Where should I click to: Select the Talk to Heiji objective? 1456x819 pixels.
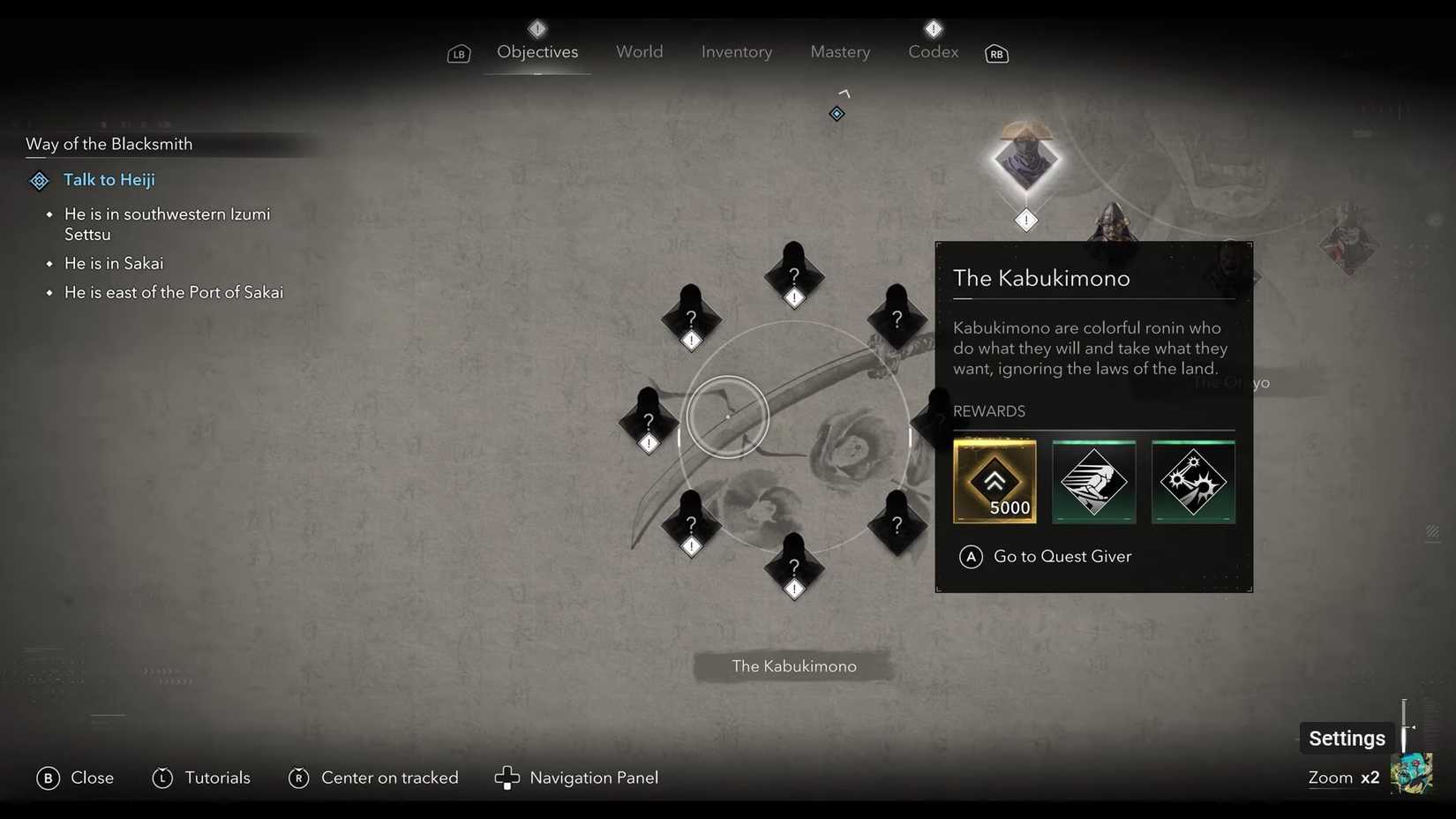coord(109,179)
